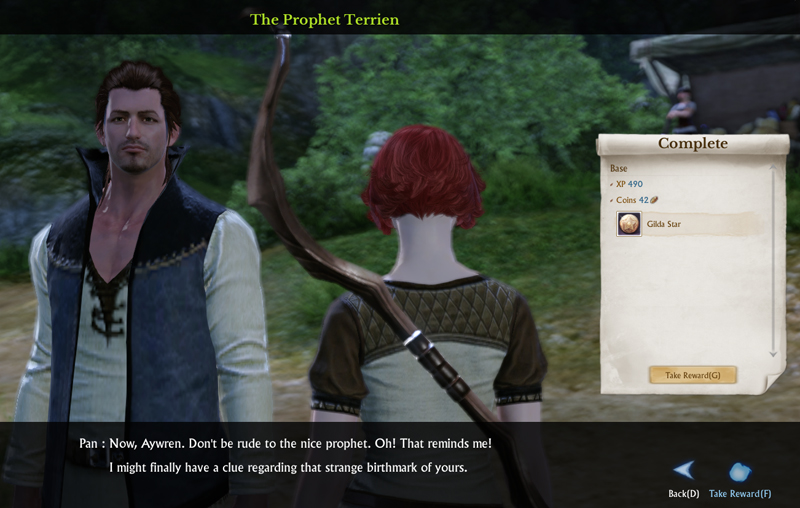Screen dimensions: 800x508
Task: Click the reward panel's scroll down arrow
Action: tap(773, 355)
